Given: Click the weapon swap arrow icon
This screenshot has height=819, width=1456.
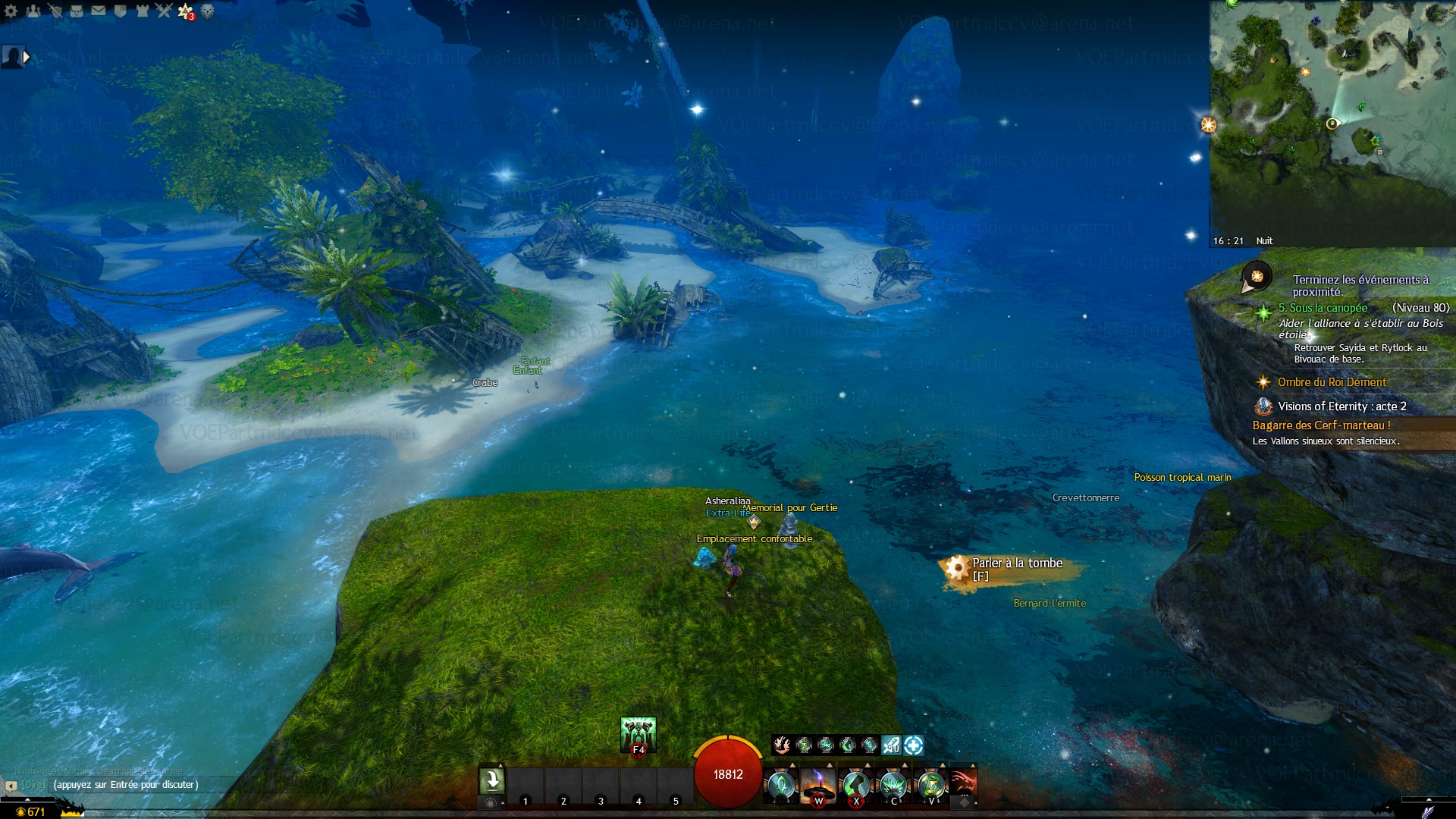Looking at the screenshot, I should (x=491, y=780).
